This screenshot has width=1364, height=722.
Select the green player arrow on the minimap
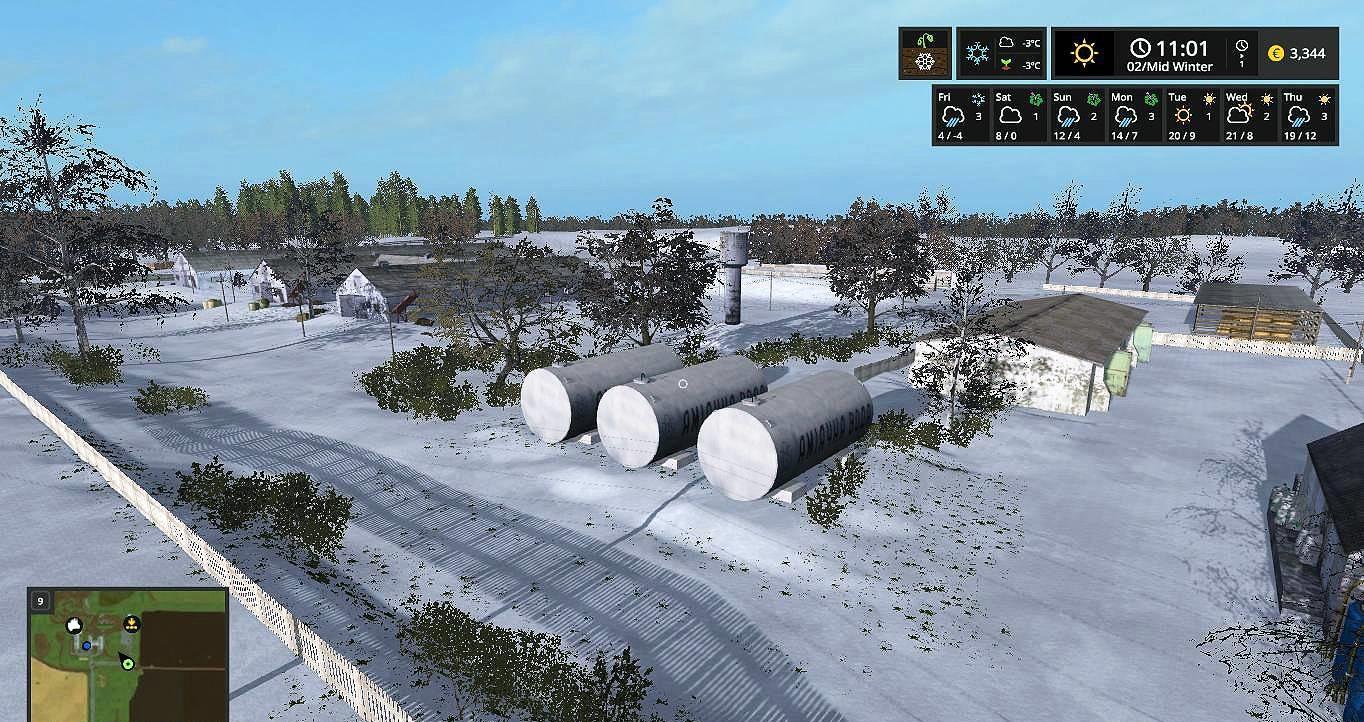click(127, 662)
